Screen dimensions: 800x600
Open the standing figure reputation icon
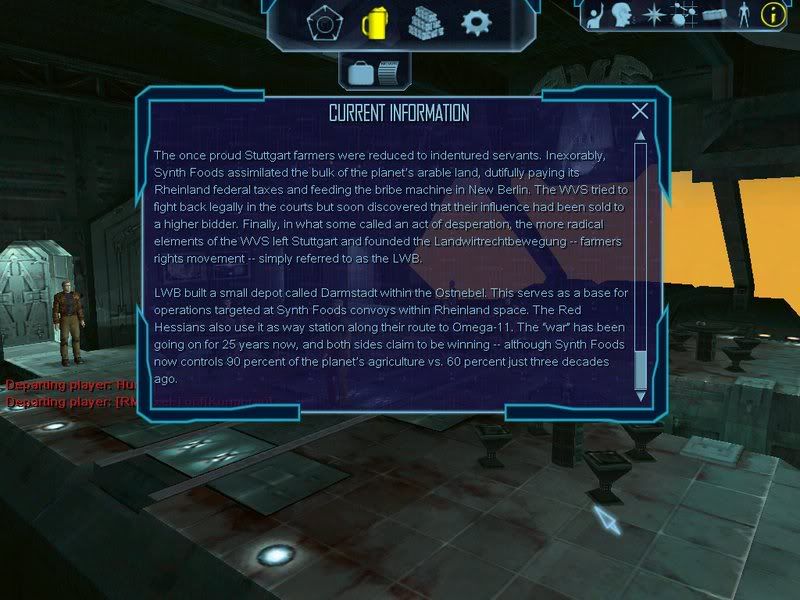point(743,14)
